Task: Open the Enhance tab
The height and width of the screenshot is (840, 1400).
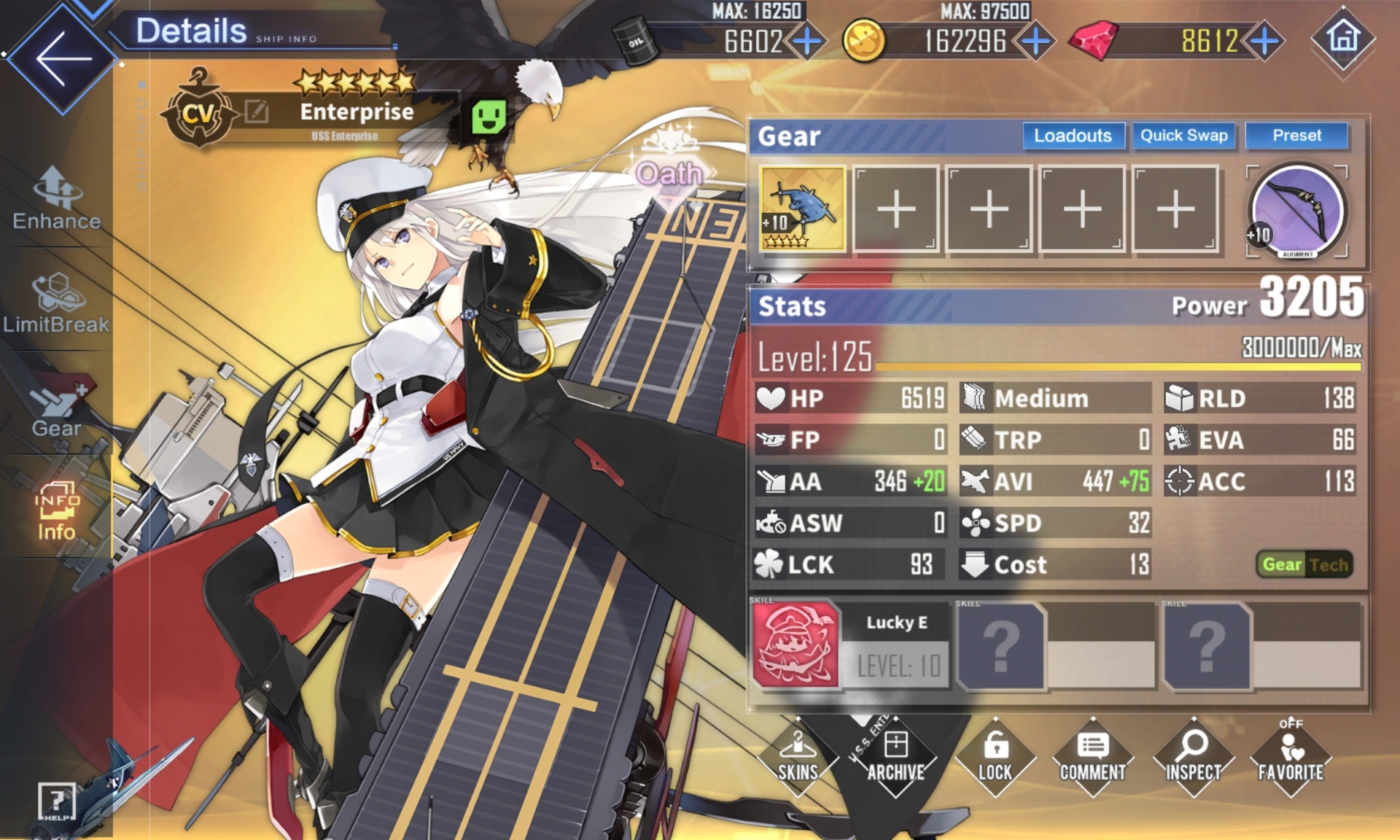Action: 57,198
